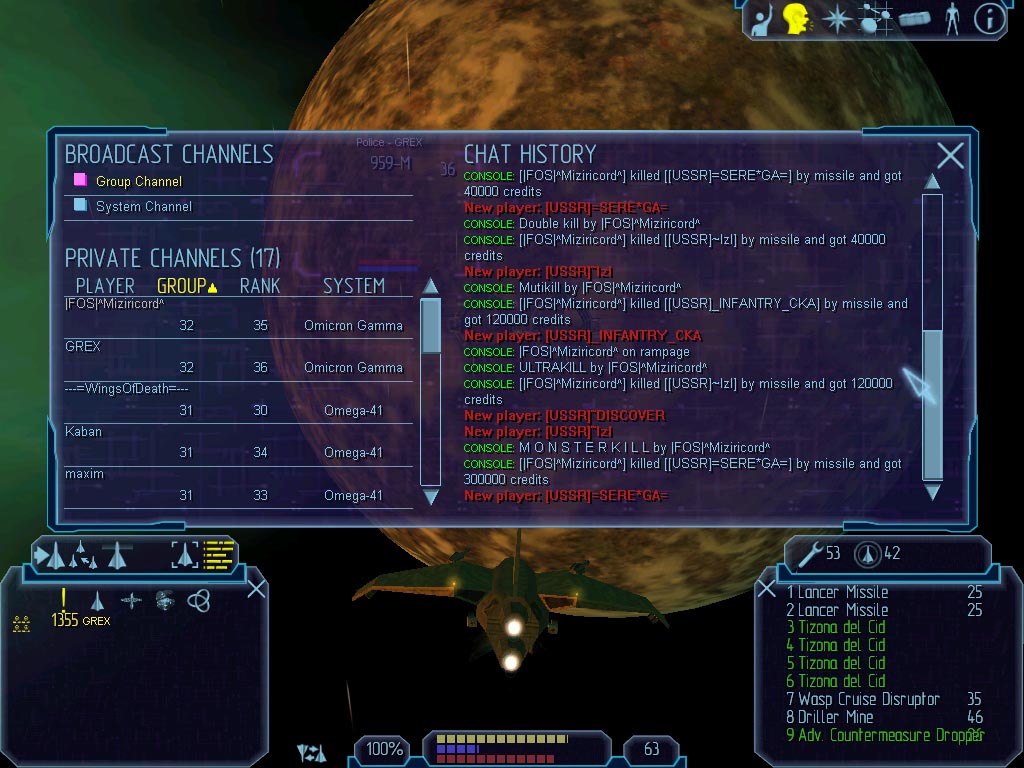Click the chat history's scroll-up arrow
The height and width of the screenshot is (768, 1024).
point(932,182)
